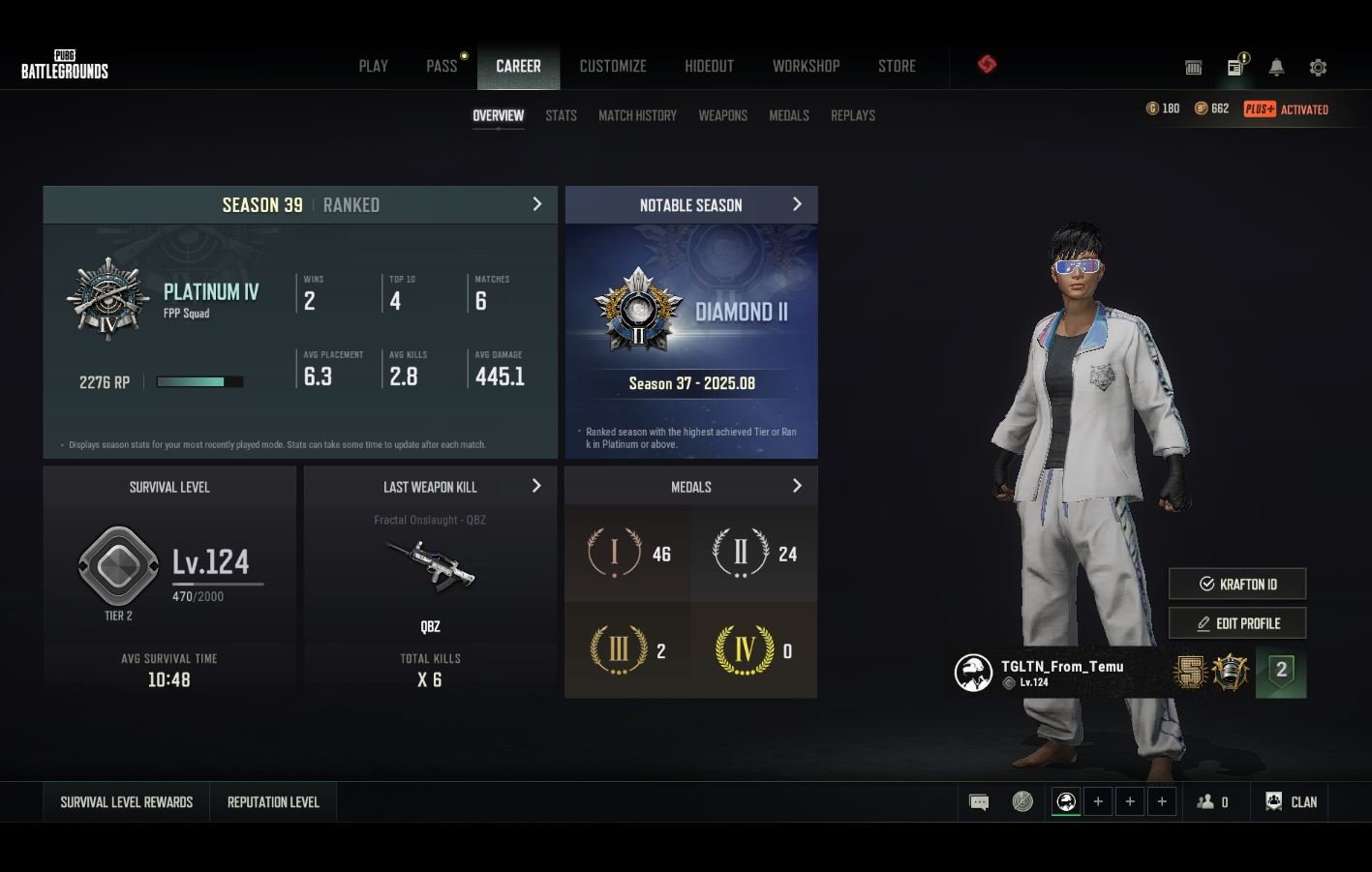
Task: View Last Weapon Kill details
Action: (536, 486)
